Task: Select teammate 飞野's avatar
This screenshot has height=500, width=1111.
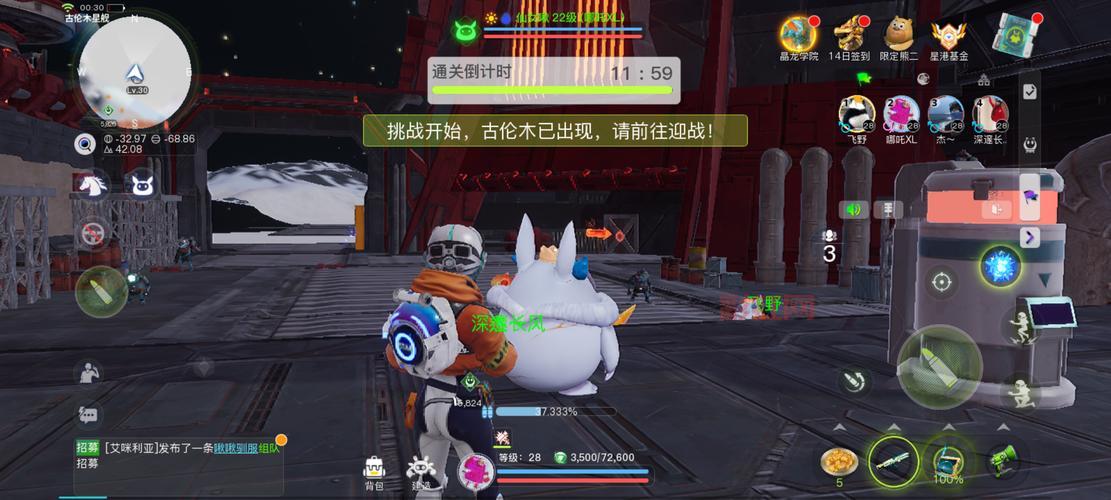Action: pyautogui.click(x=856, y=114)
